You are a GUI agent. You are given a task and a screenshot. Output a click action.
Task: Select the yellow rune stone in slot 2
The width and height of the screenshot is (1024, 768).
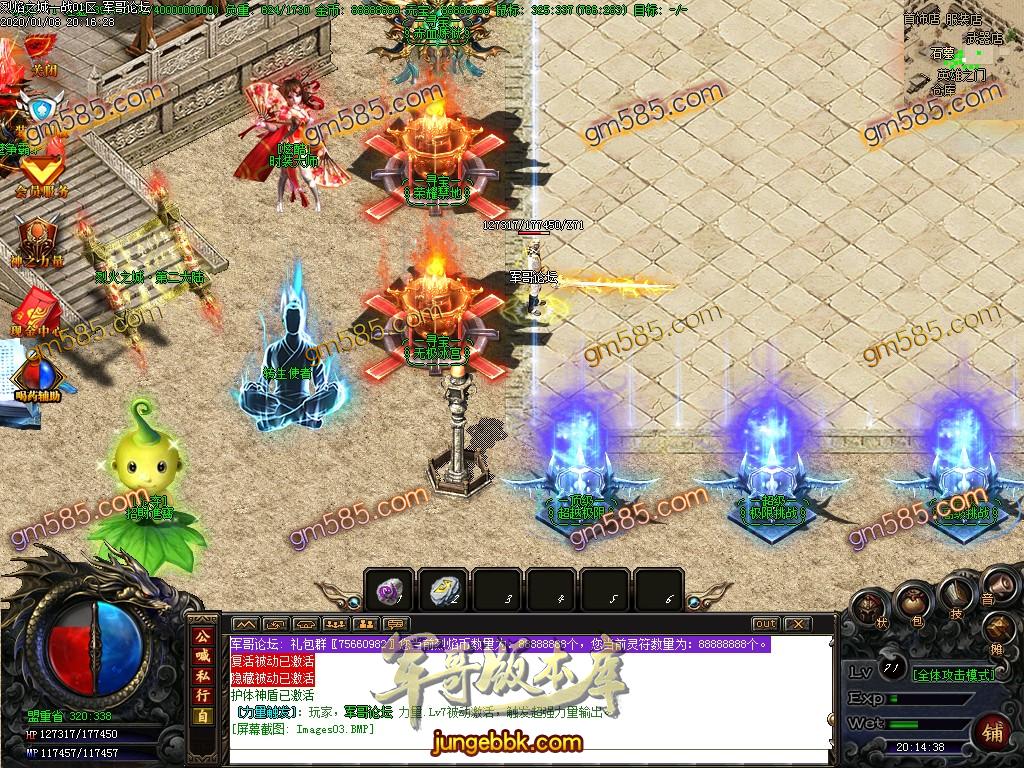[442, 591]
